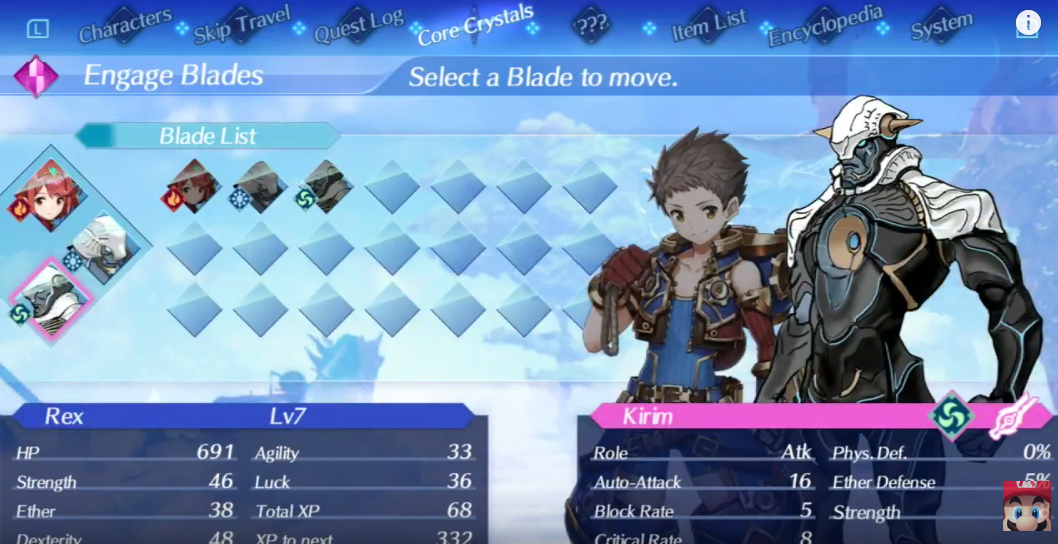The image size is (1058, 544).
Task: Switch to the System tab
Action: point(941,26)
